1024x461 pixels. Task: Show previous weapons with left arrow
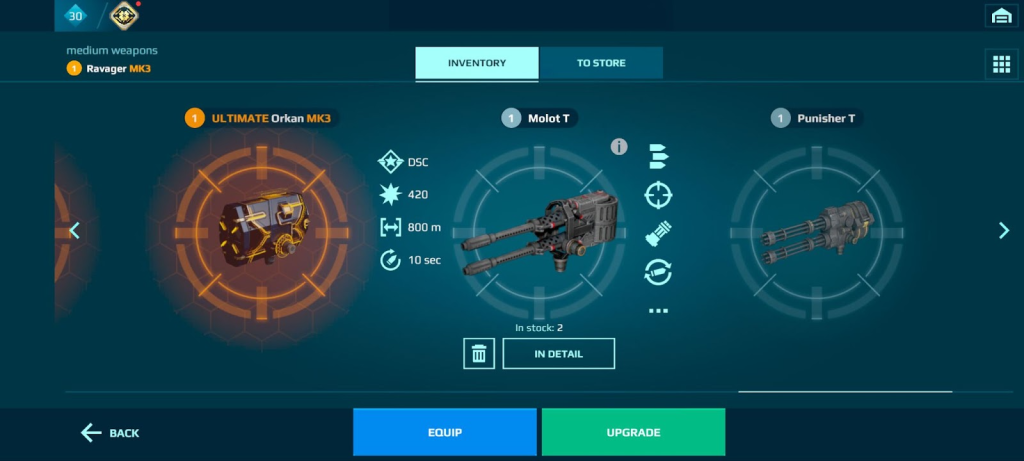click(x=74, y=231)
